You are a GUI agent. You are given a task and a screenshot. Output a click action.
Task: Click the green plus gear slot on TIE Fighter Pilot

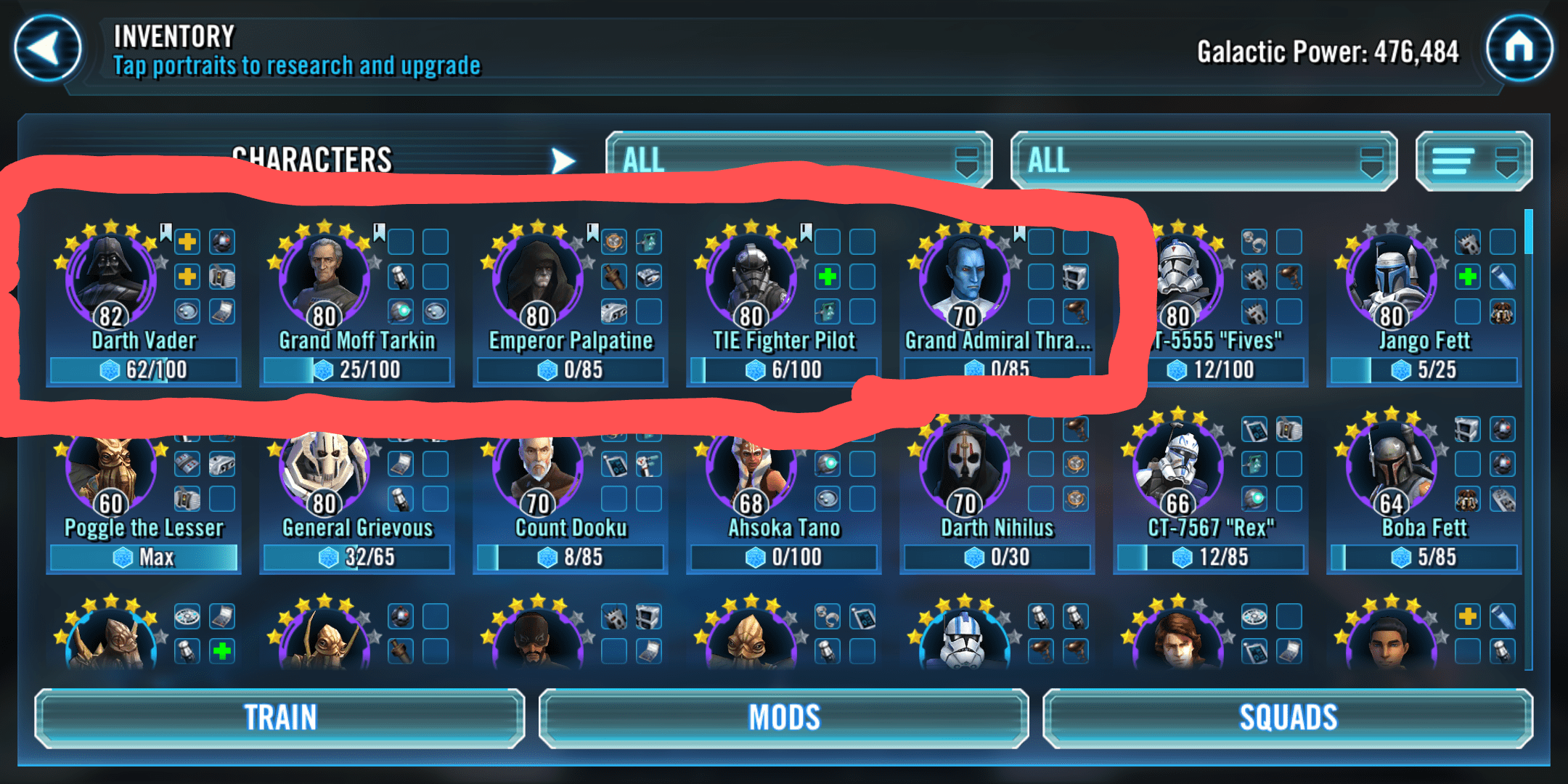coord(828,277)
